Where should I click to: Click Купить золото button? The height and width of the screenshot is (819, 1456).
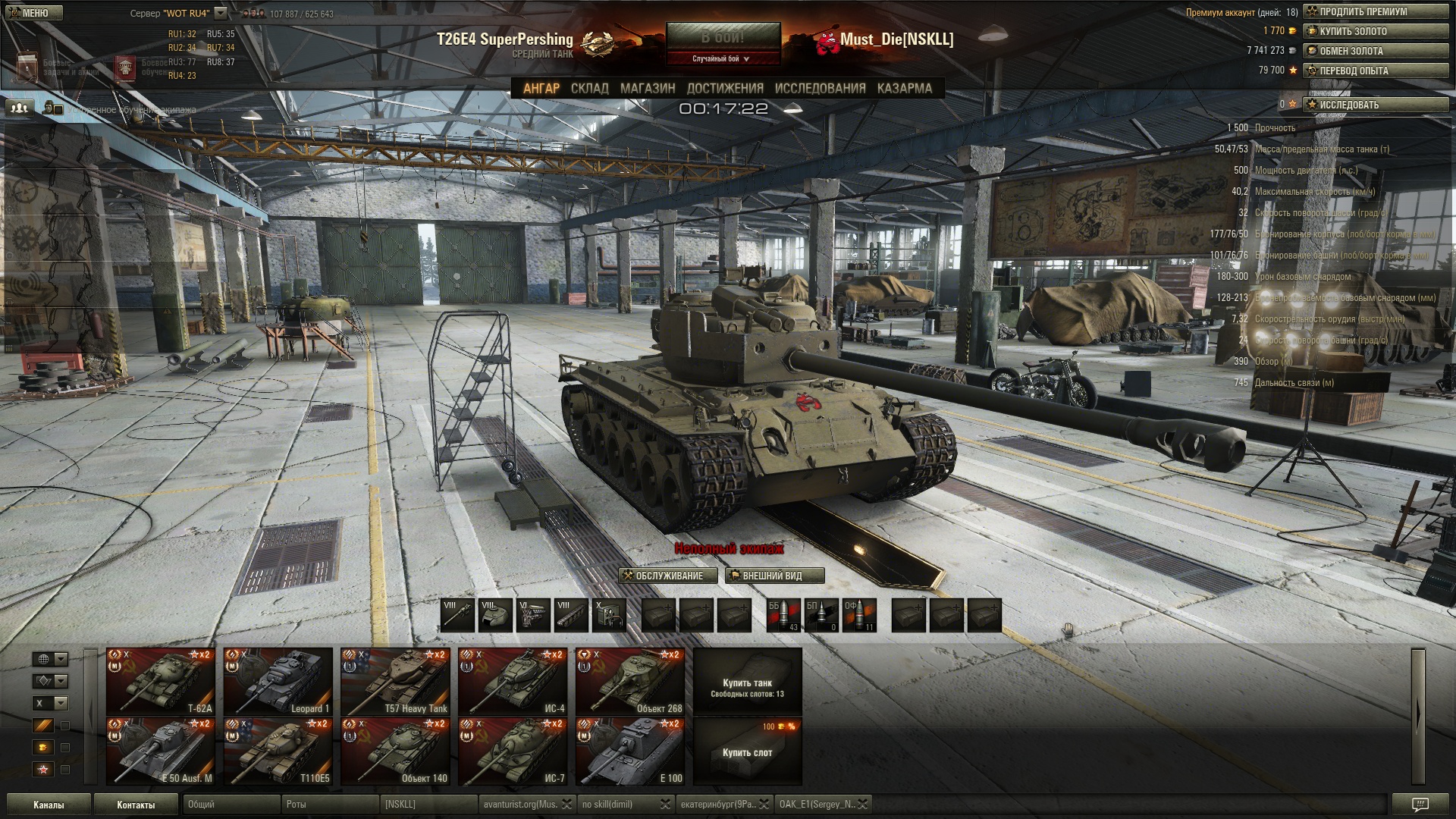tap(1376, 31)
